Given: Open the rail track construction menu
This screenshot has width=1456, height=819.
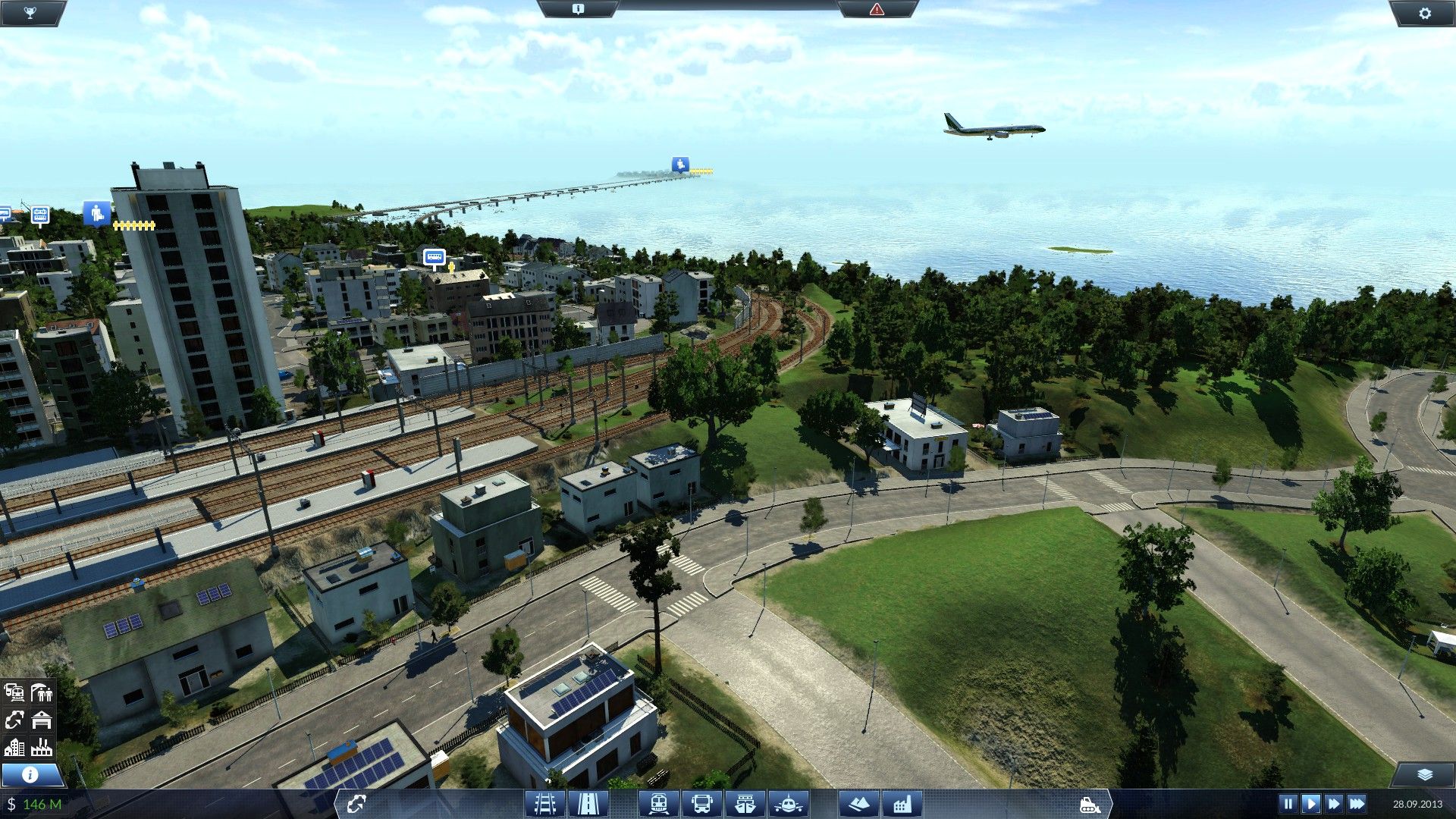Looking at the screenshot, I should click(545, 803).
